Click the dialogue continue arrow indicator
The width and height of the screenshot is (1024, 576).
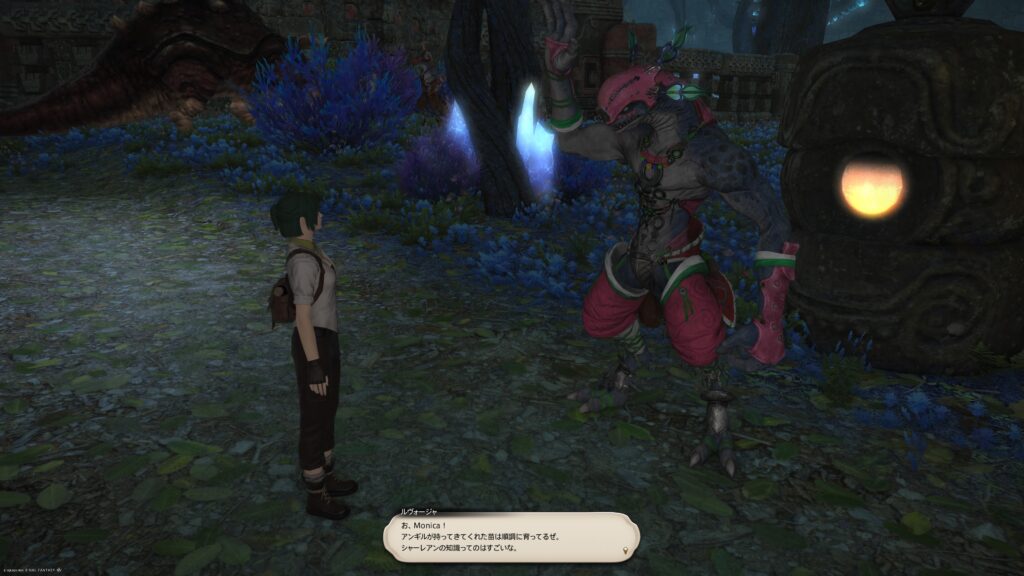[x=626, y=551]
